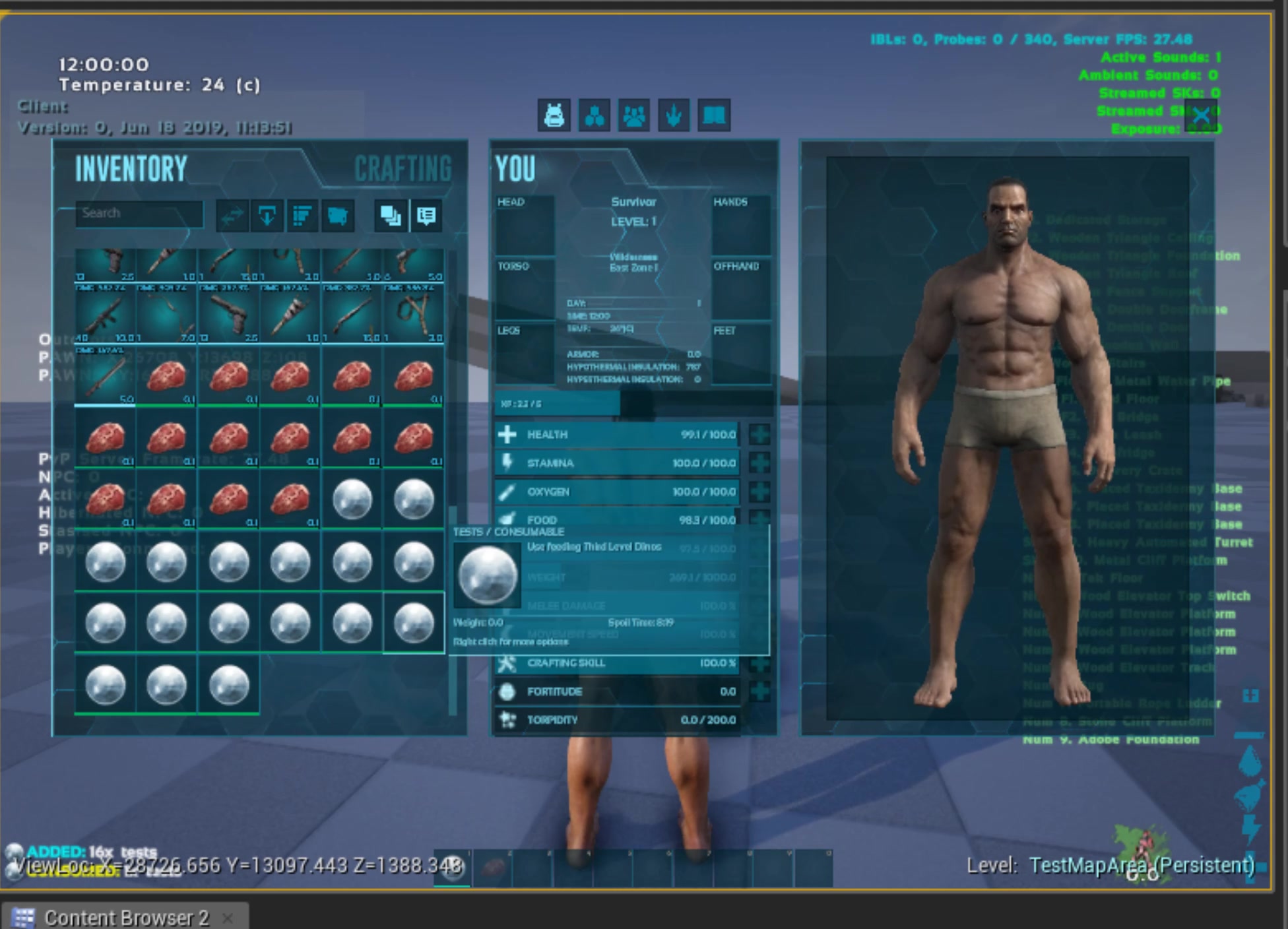Click the Crafting Skill wrench icon
The image size is (1288, 929).
(505, 662)
